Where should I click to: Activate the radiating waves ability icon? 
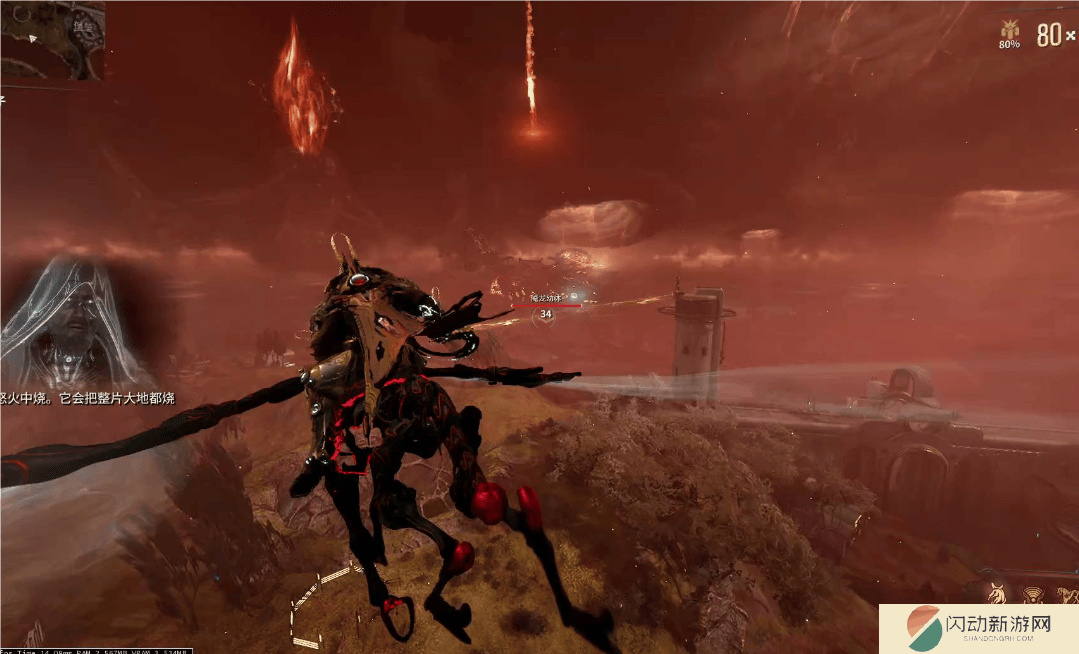1031,595
